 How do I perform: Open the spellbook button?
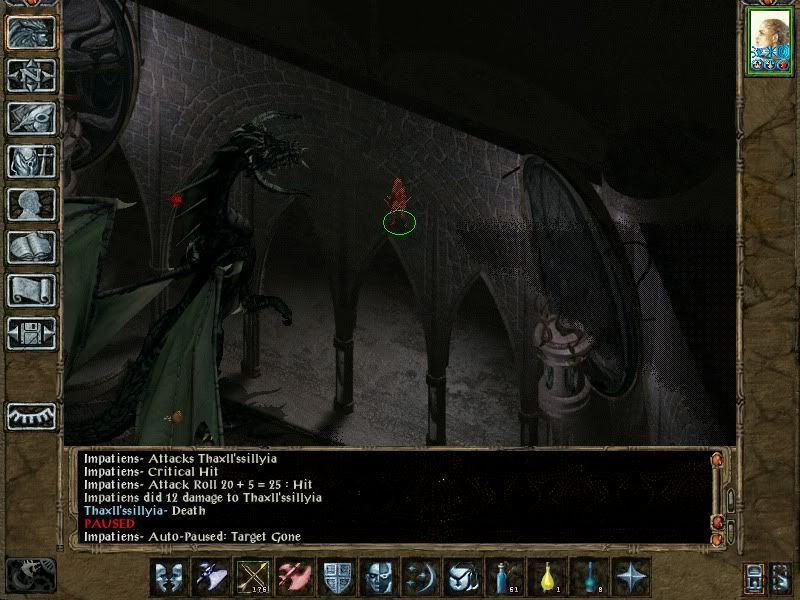tap(31, 247)
